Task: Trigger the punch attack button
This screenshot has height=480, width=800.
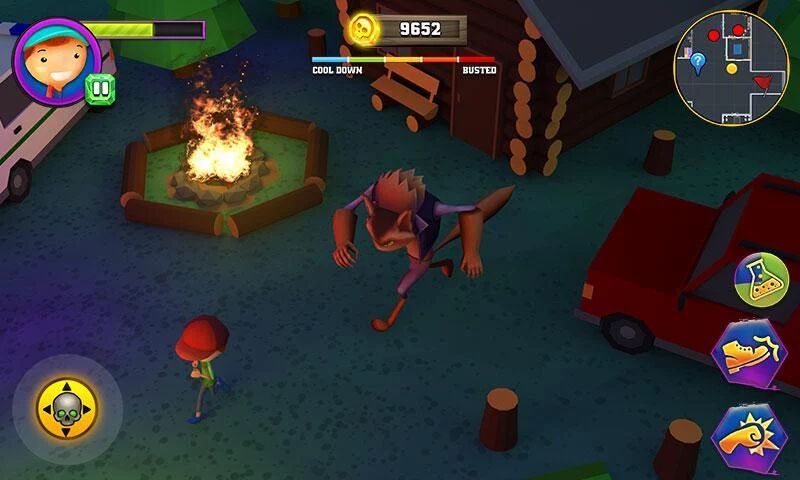Action: (749, 438)
